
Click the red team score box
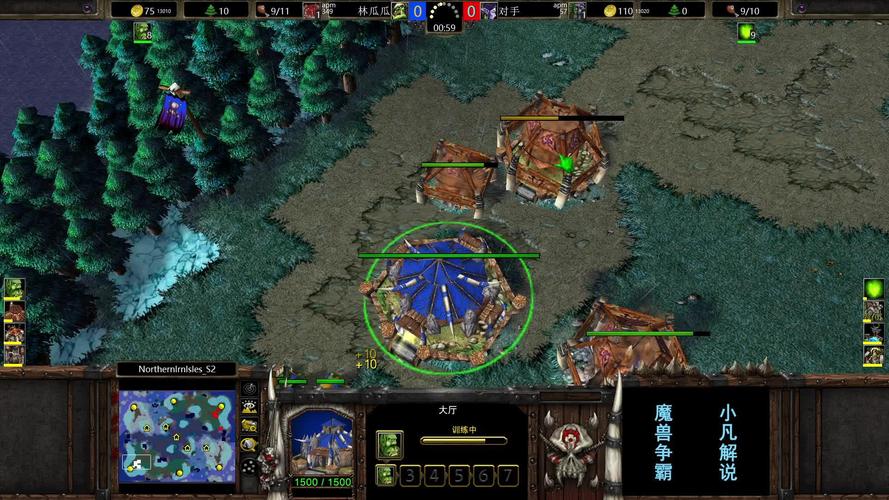(x=470, y=11)
